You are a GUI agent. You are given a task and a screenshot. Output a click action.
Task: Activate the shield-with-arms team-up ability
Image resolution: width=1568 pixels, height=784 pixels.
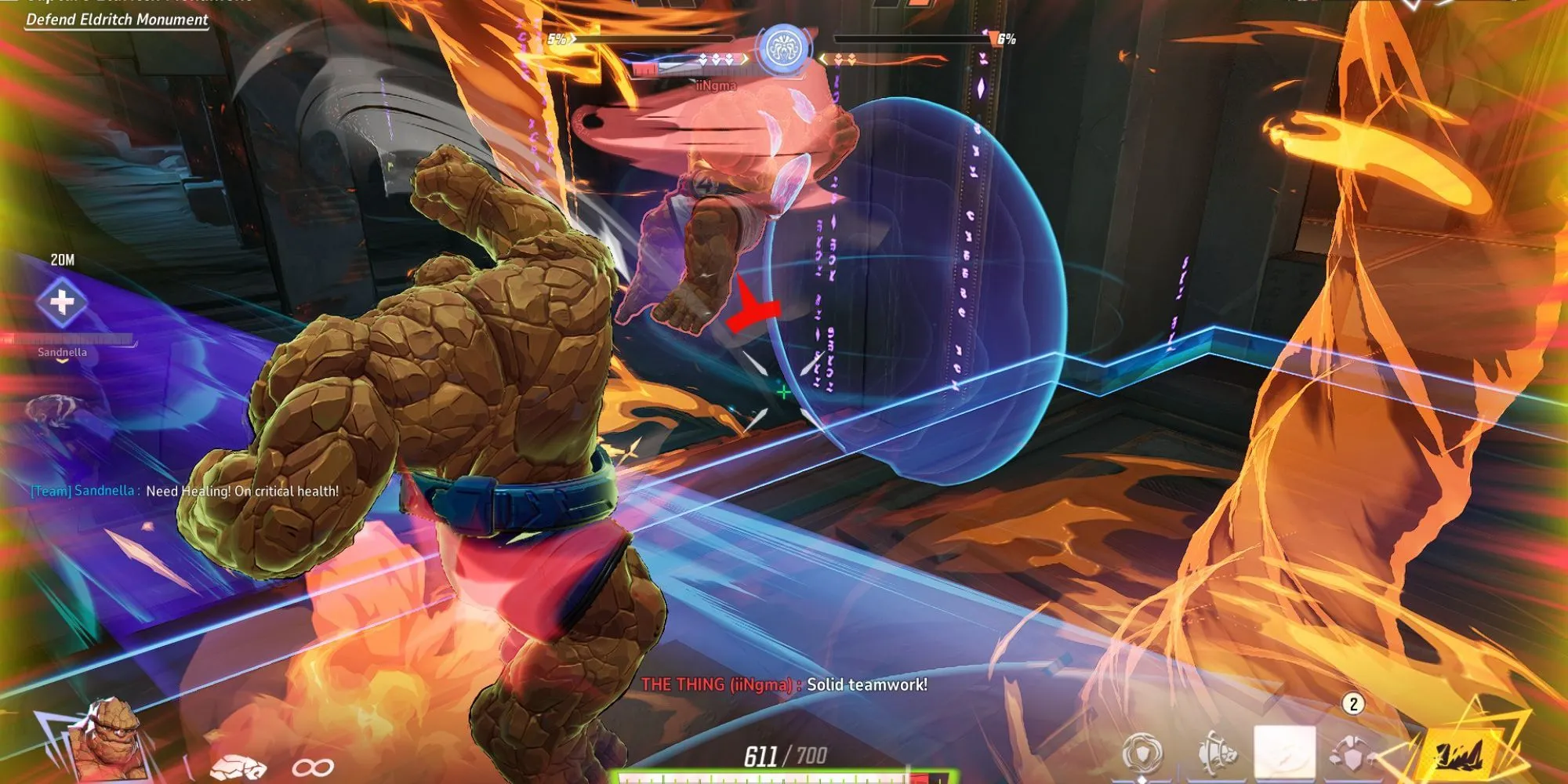click(1352, 754)
